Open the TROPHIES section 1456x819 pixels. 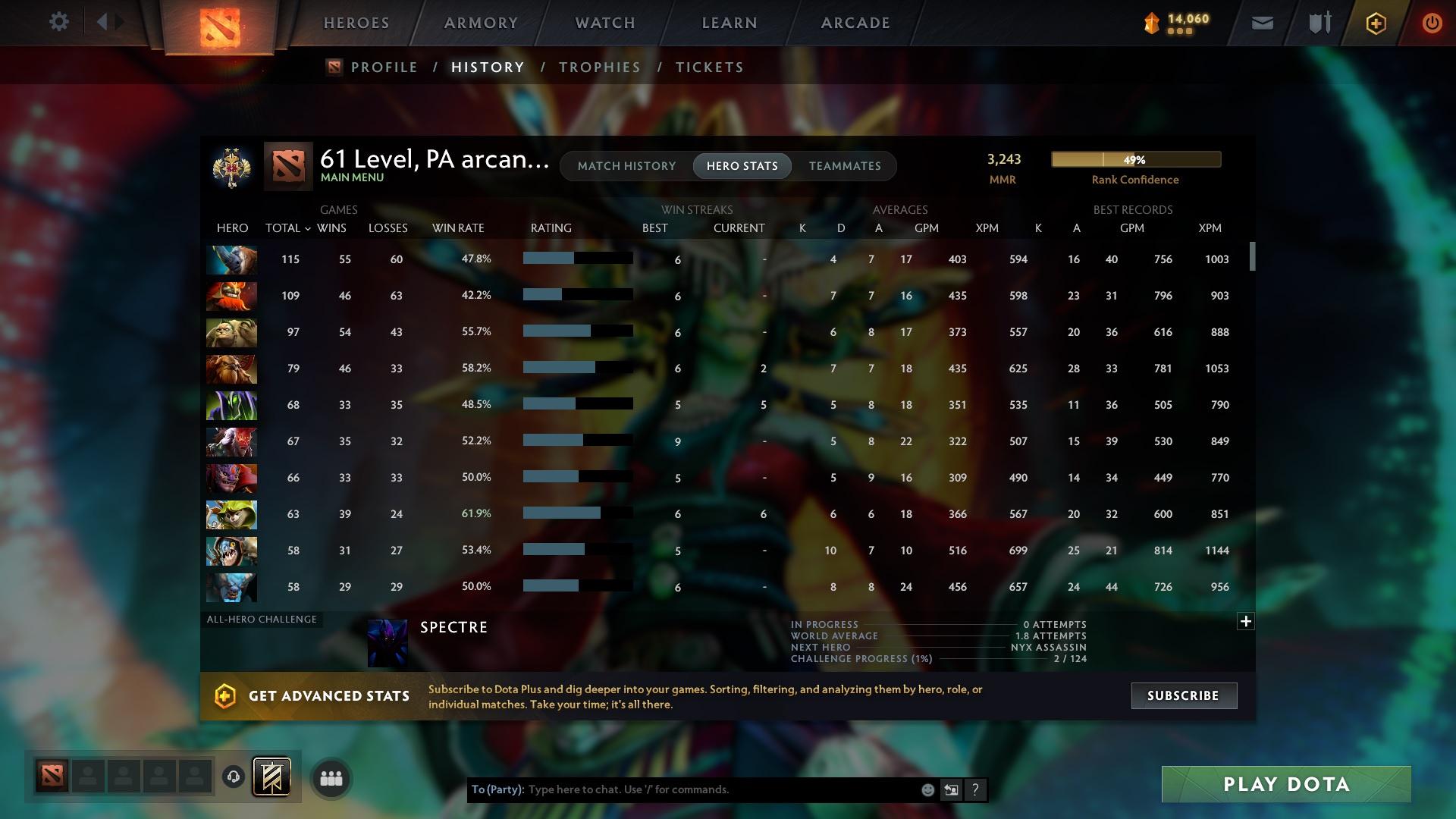(x=599, y=67)
